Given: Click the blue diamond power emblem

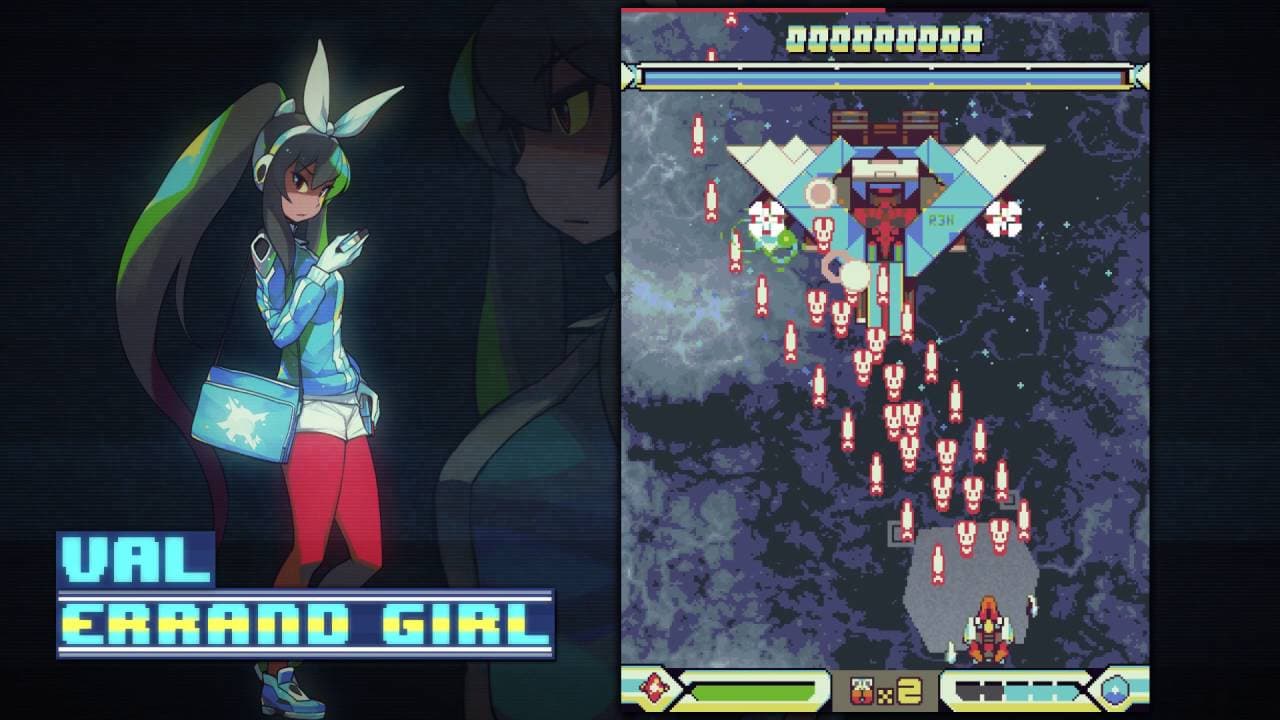Looking at the screenshot, I should [x=1113, y=688].
